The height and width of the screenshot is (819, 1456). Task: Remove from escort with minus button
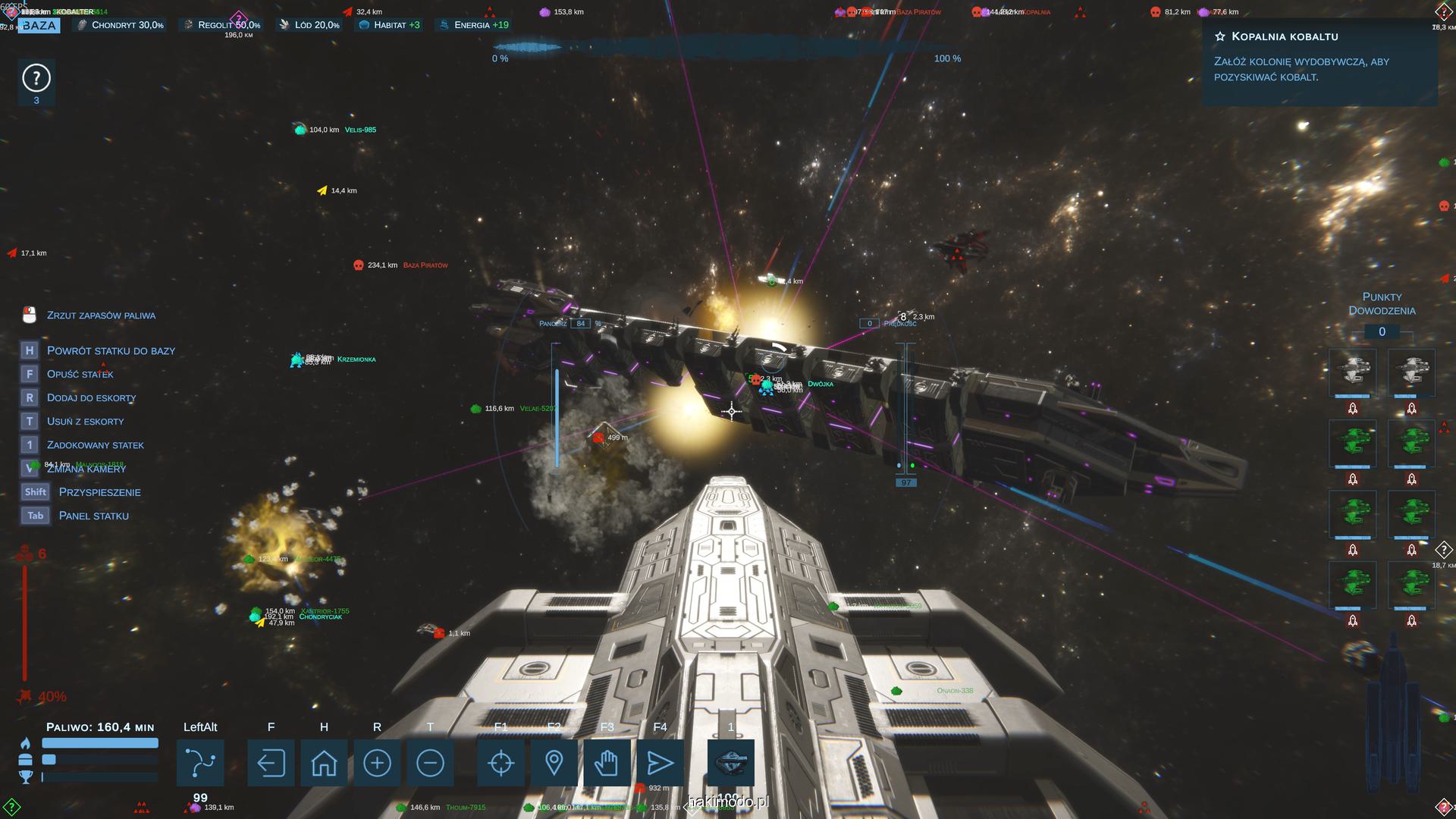pyautogui.click(x=430, y=763)
